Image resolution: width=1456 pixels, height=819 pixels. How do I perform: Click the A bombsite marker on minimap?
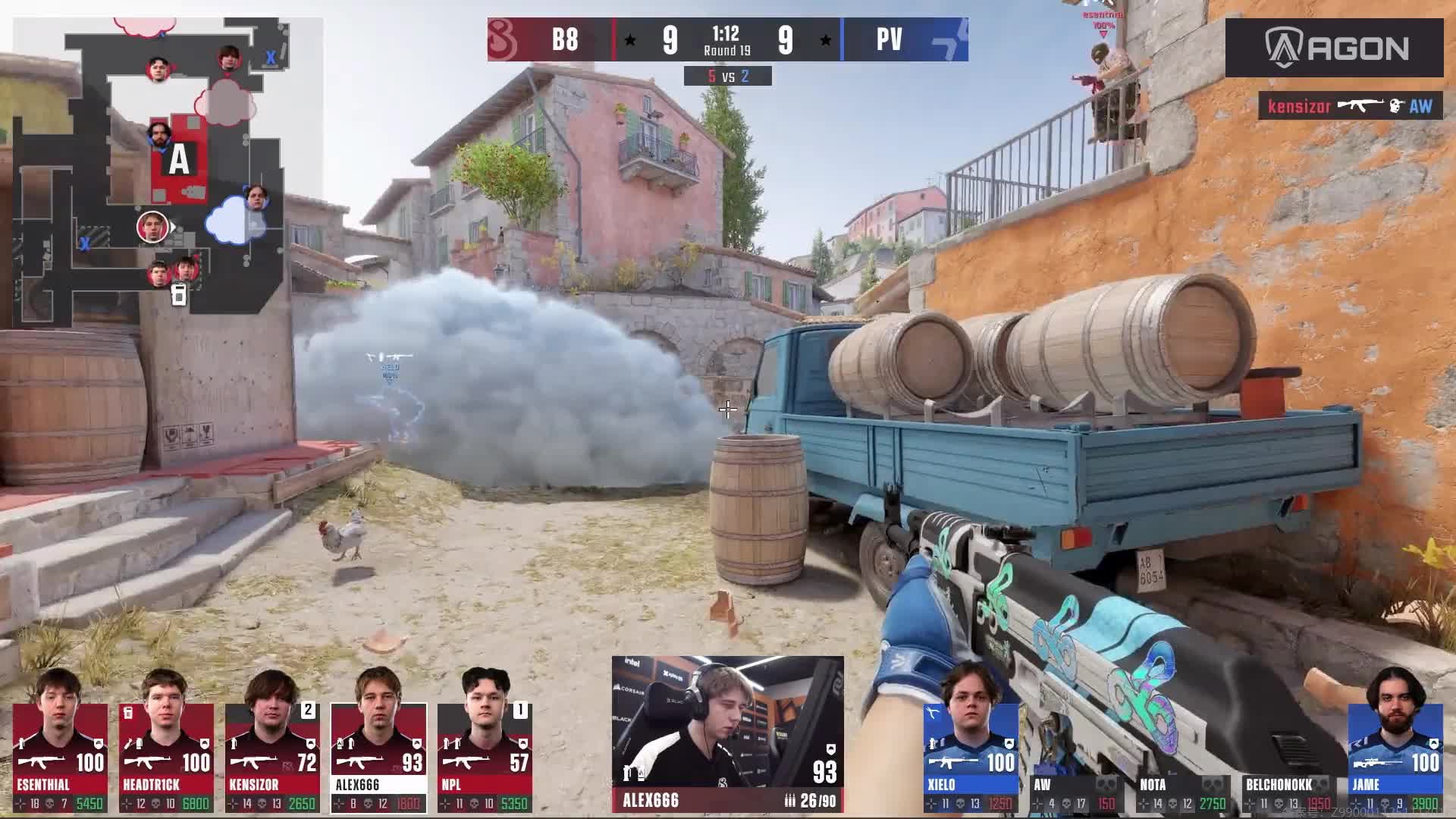[x=179, y=160]
